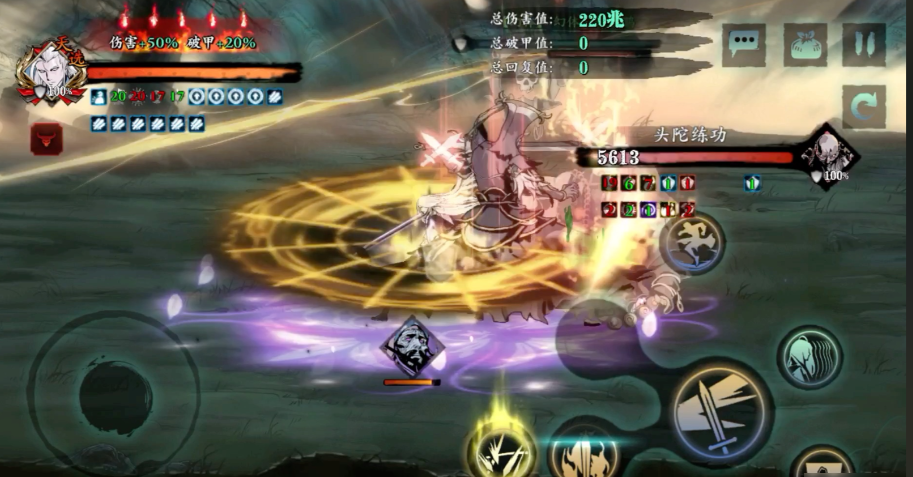Touch the virtual movement joystick
The height and width of the screenshot is (477, 913).
114,395
